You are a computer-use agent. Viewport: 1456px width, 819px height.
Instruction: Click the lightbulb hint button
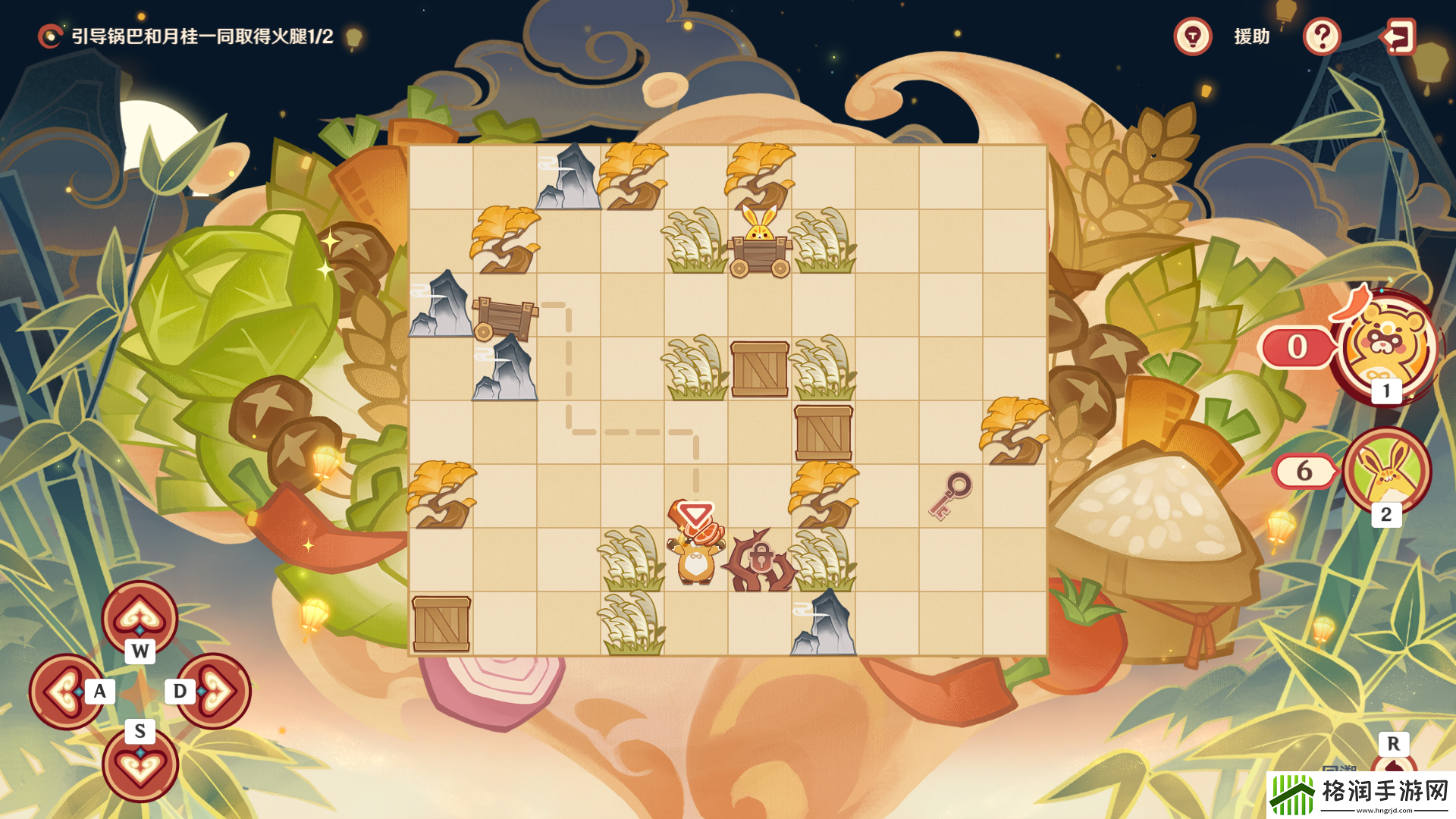click(x=1192, y=36)
